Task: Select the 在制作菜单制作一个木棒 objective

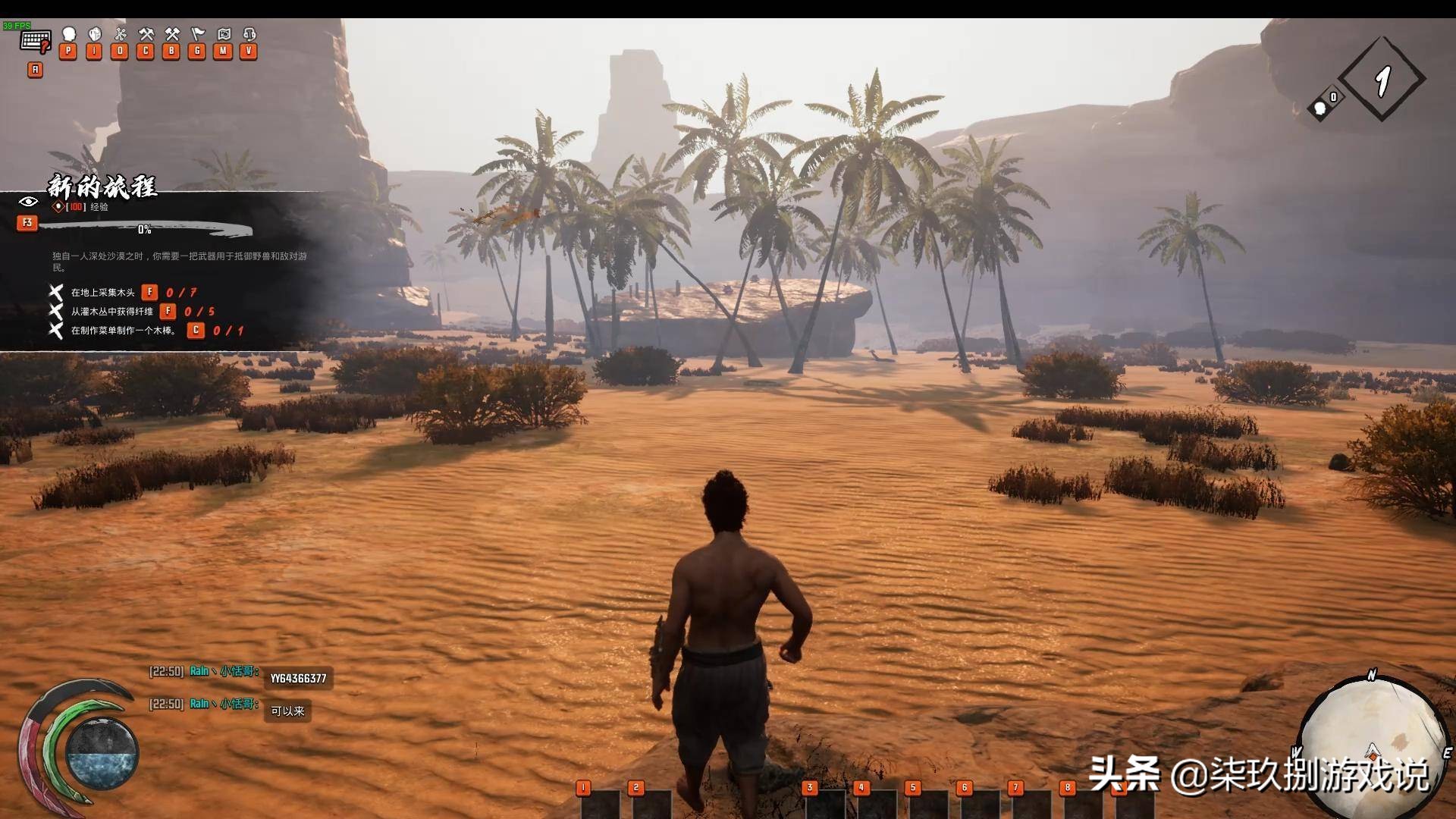Action: [x=124, y=331]
